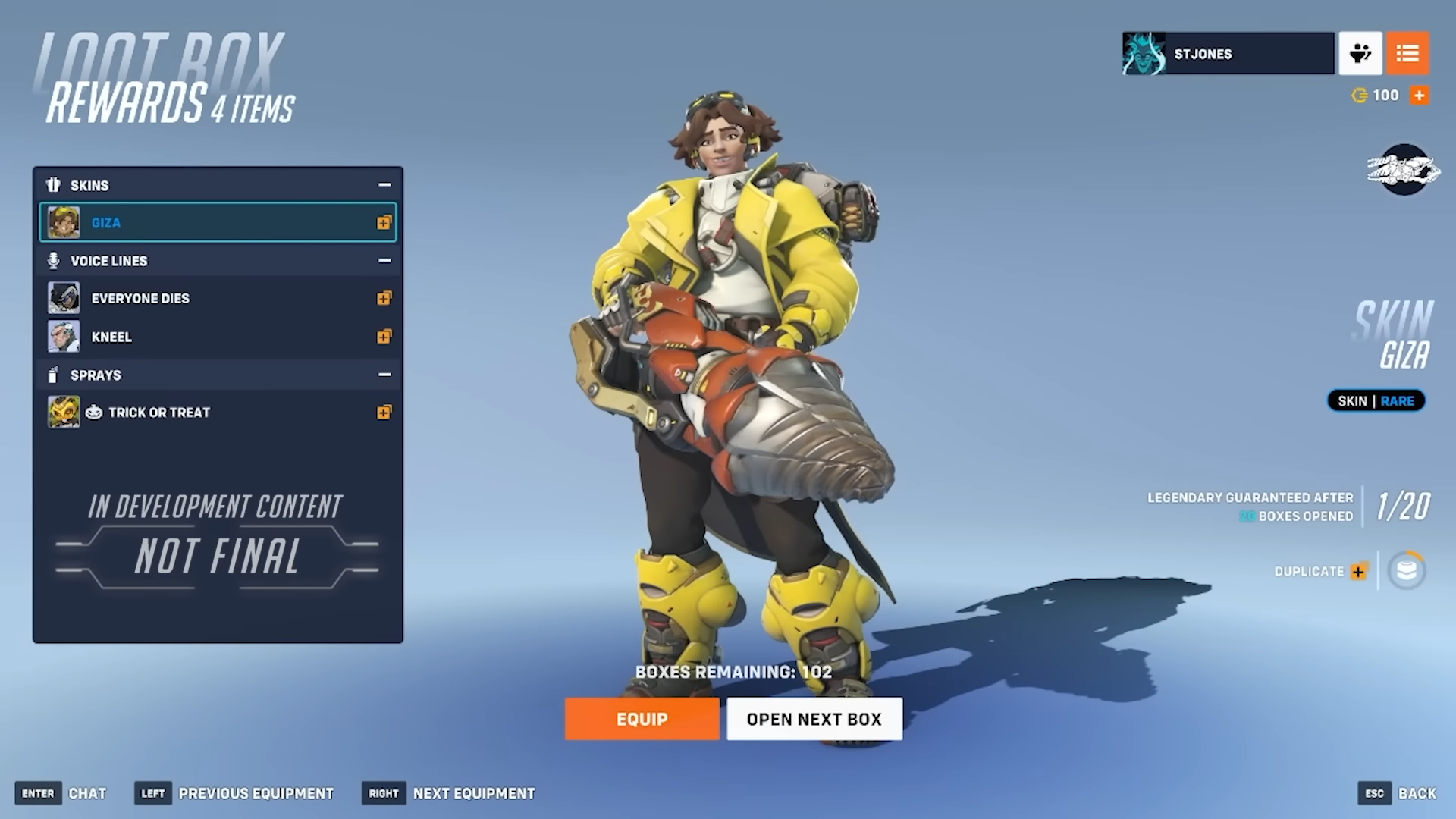Image resolution: width=1456 pixels, height=819 pixels.
Task: Open the STJONES player profile
Action: coord(1228,54)
